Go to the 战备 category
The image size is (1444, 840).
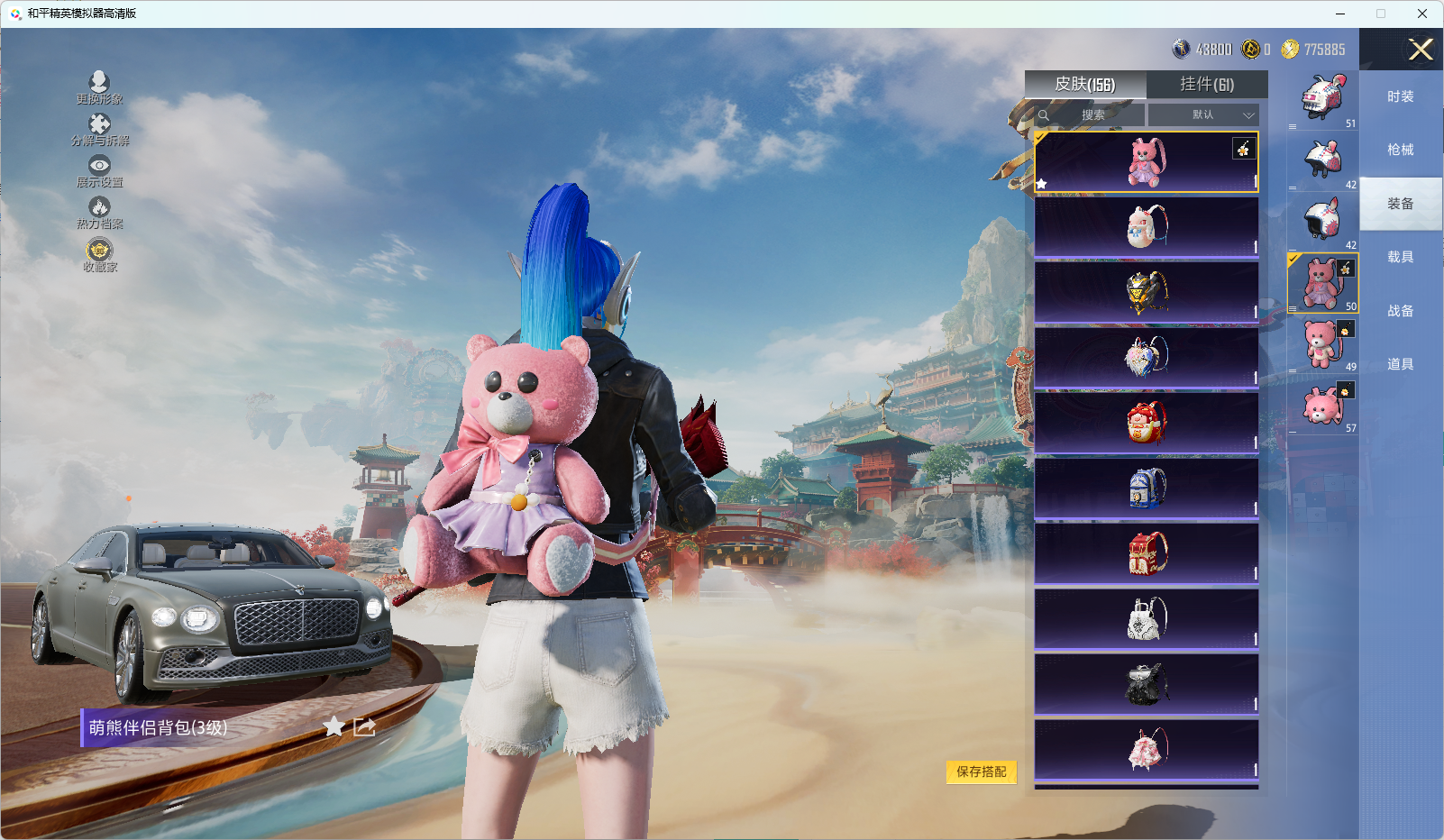pyautogui.click(x=1400, y=311)
